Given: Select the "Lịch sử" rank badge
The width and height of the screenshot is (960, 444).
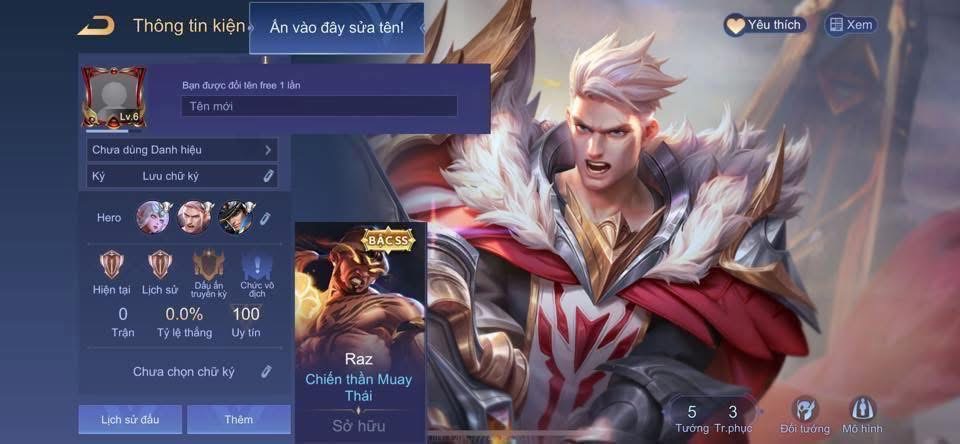Looking at the screenshot, I should [x=159, y=266].
